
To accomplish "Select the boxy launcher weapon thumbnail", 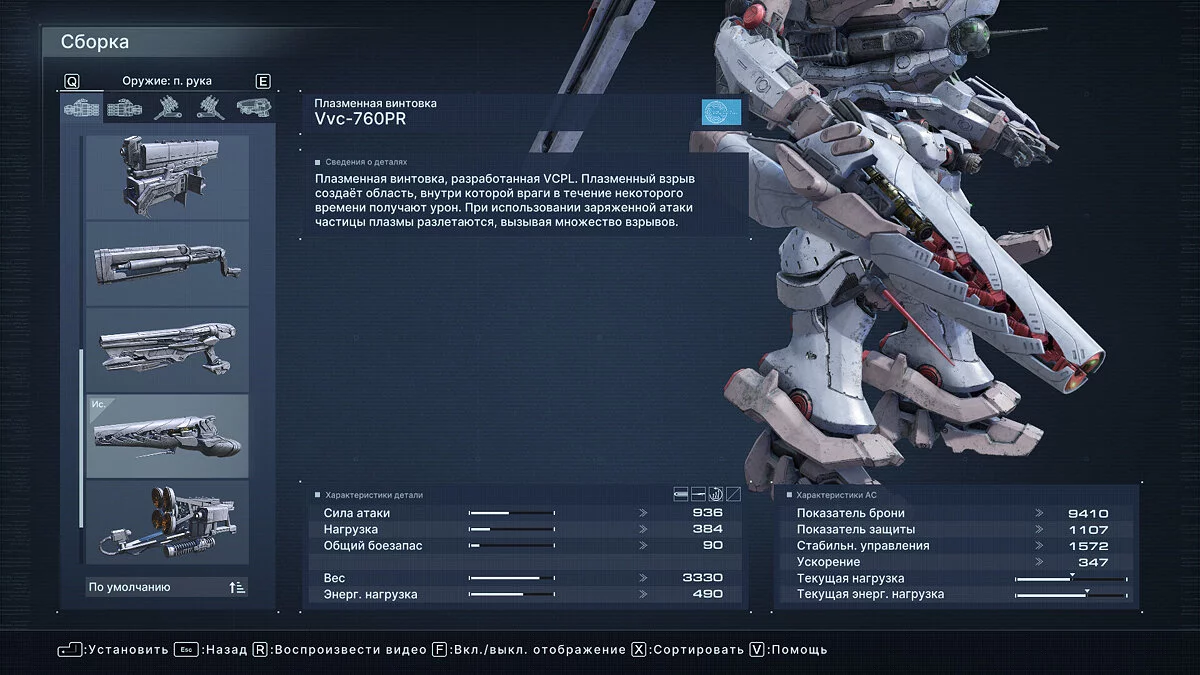I will (x=167, y=176).
